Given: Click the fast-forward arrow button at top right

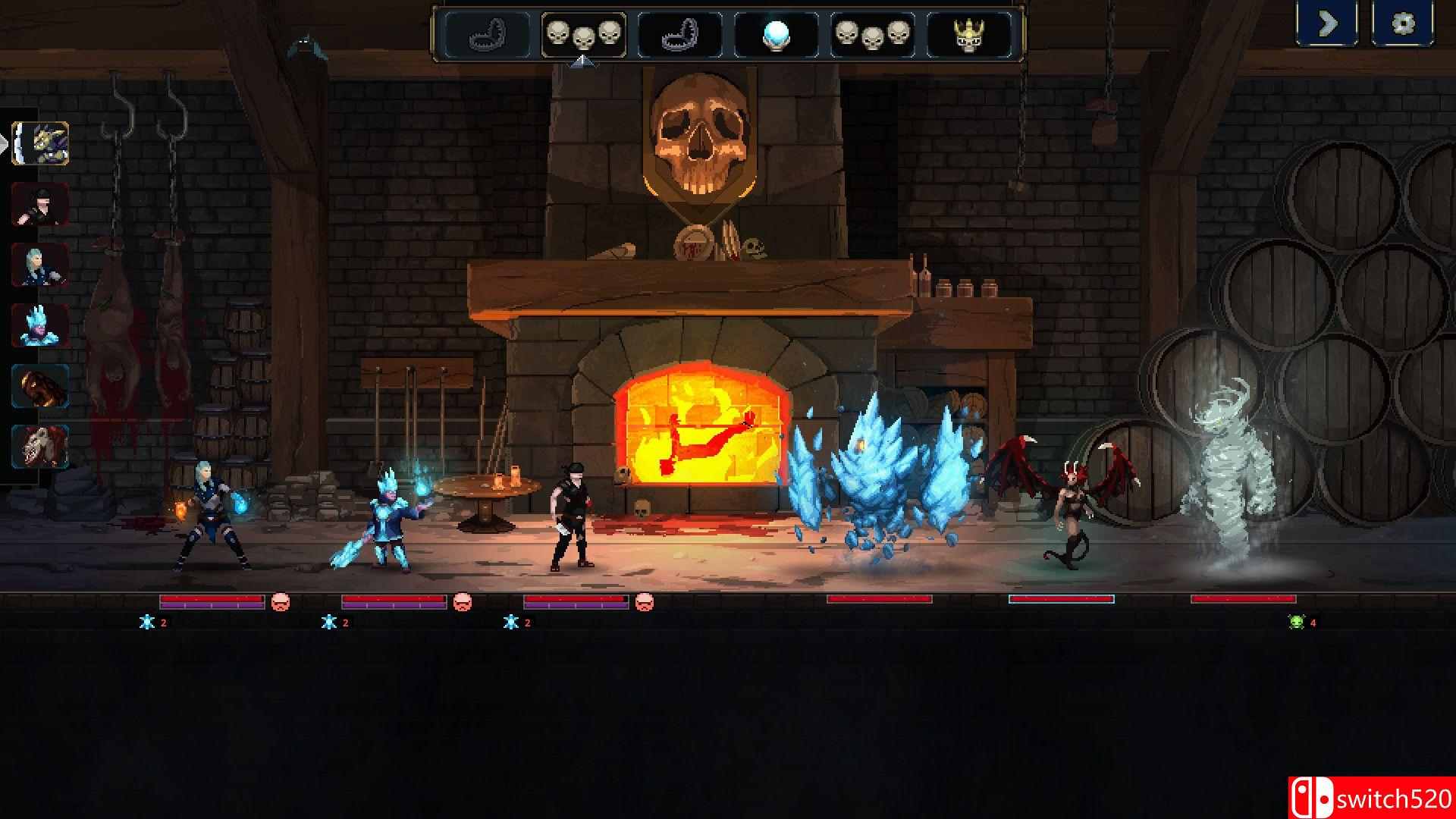Looking at the screenshot, I should coord(1327,24).
